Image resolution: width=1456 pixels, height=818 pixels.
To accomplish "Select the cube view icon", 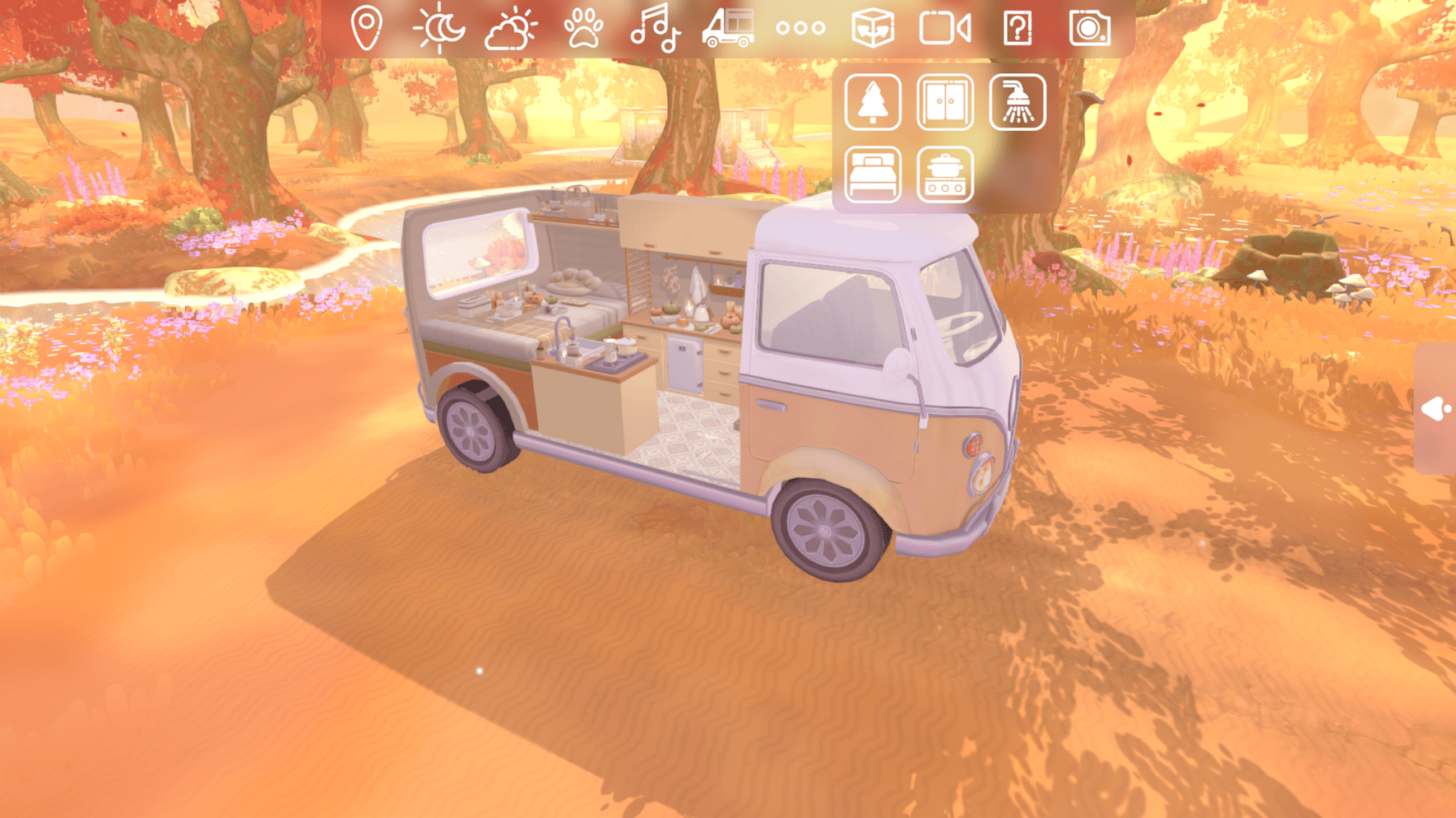I will point(874,27).
